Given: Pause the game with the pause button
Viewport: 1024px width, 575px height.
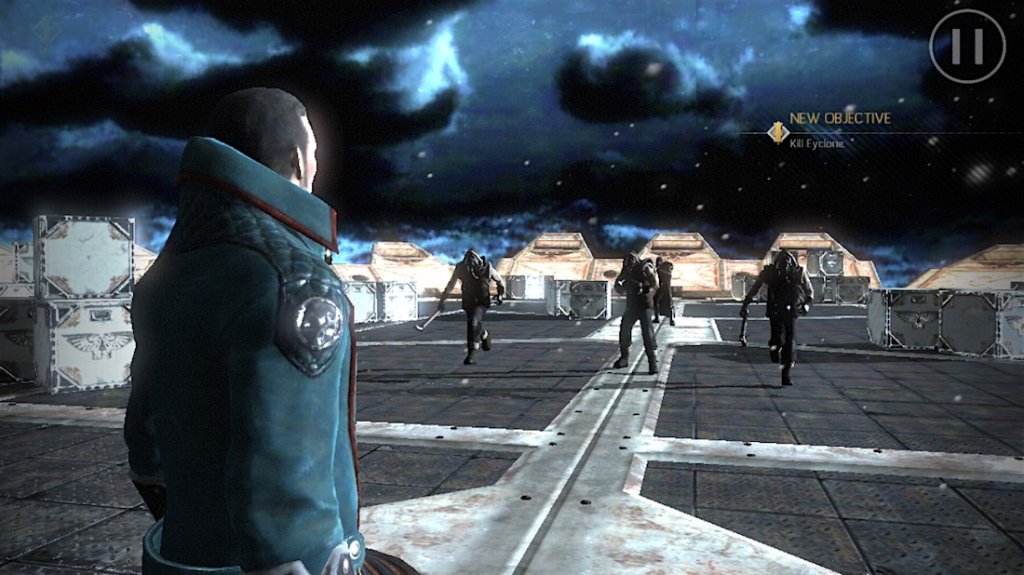Looking at the screenshot, I should pos(967,45).
